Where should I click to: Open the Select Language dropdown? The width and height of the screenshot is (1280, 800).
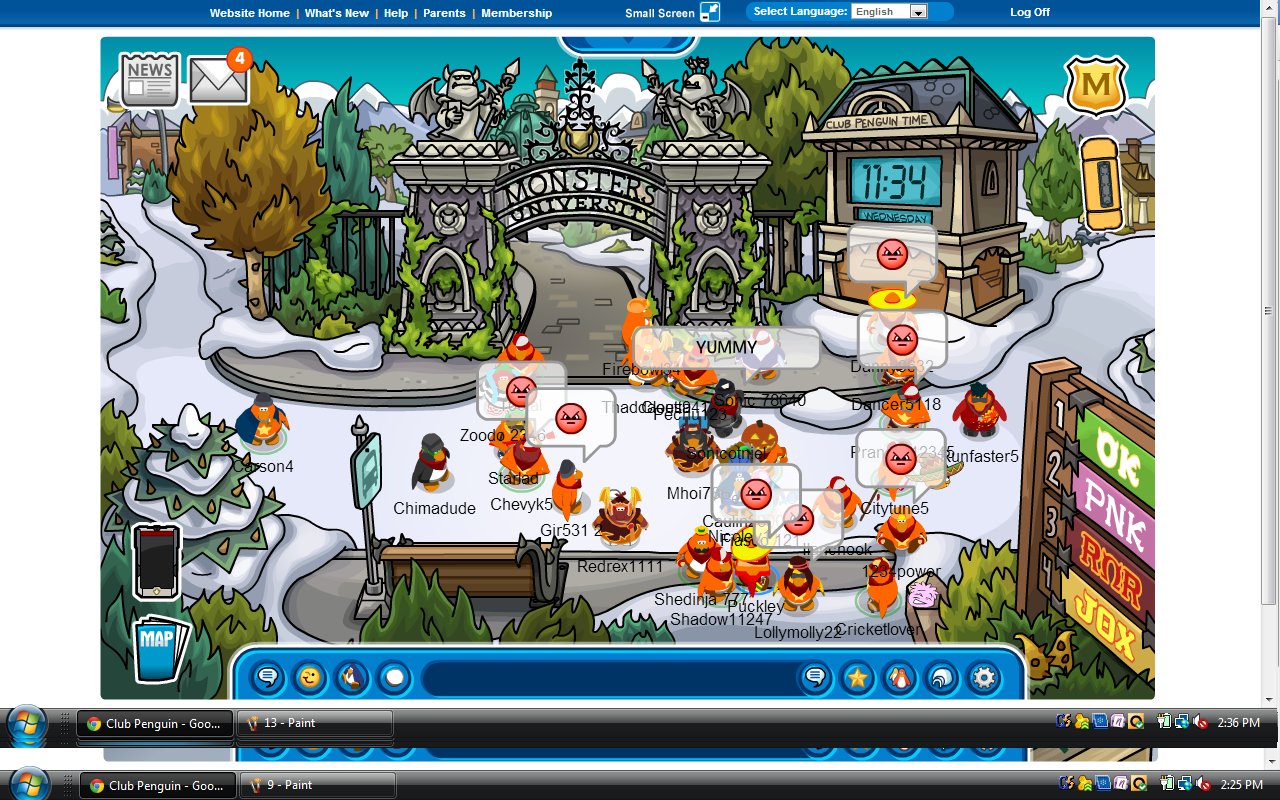click(x=889, y=12)
